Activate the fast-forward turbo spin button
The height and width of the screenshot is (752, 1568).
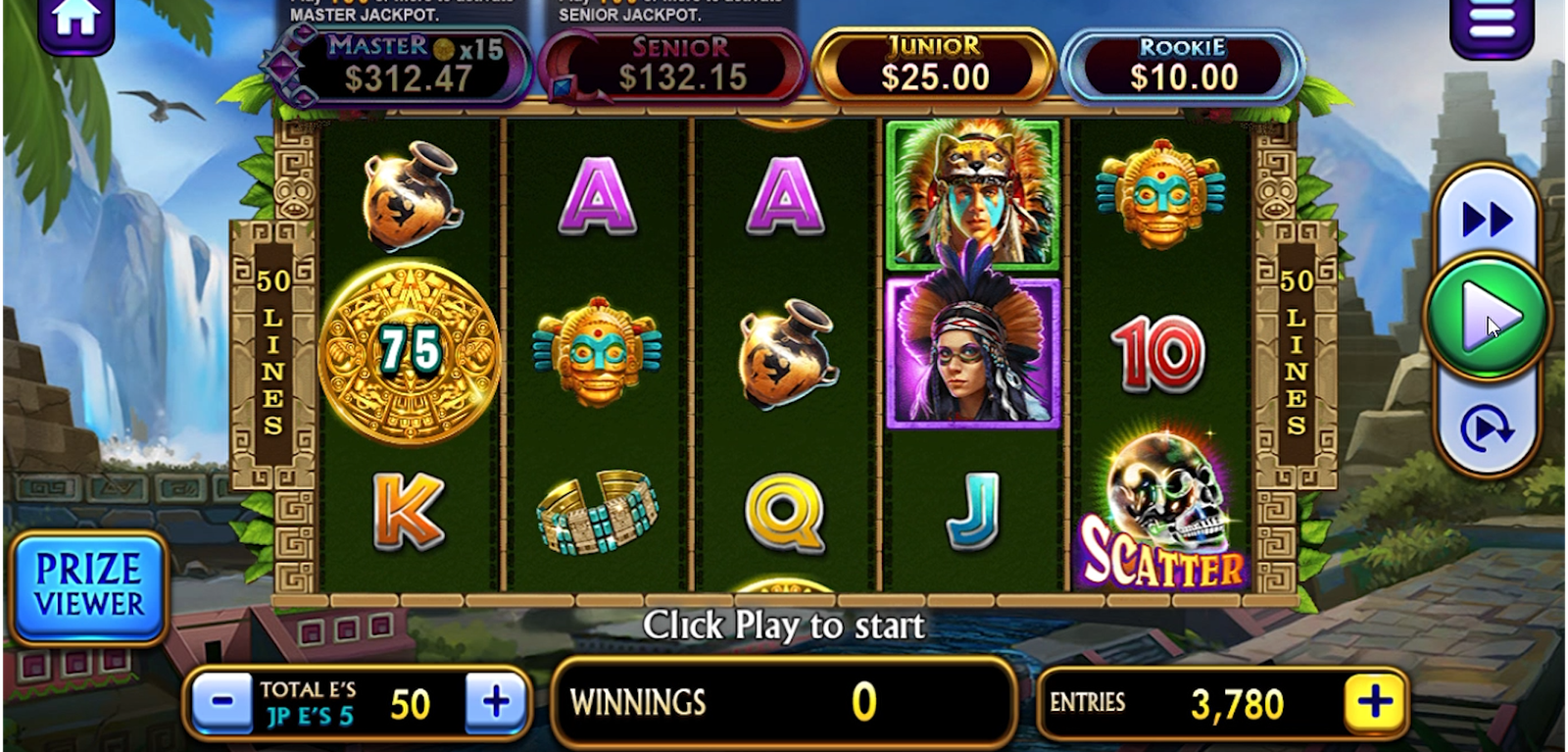(1487, 220)
